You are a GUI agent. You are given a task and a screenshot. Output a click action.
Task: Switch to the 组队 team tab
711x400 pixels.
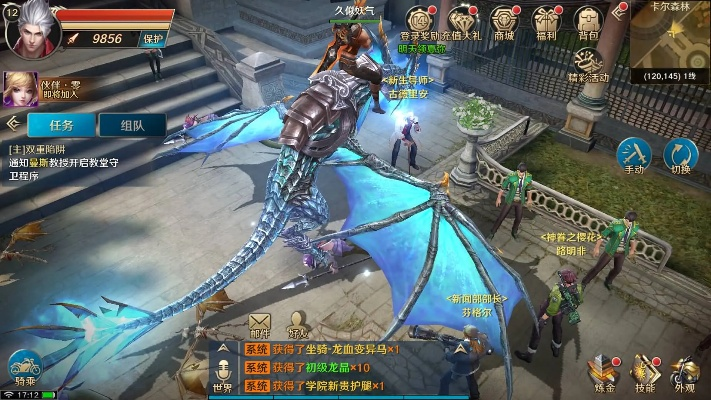tap(130, 125)
